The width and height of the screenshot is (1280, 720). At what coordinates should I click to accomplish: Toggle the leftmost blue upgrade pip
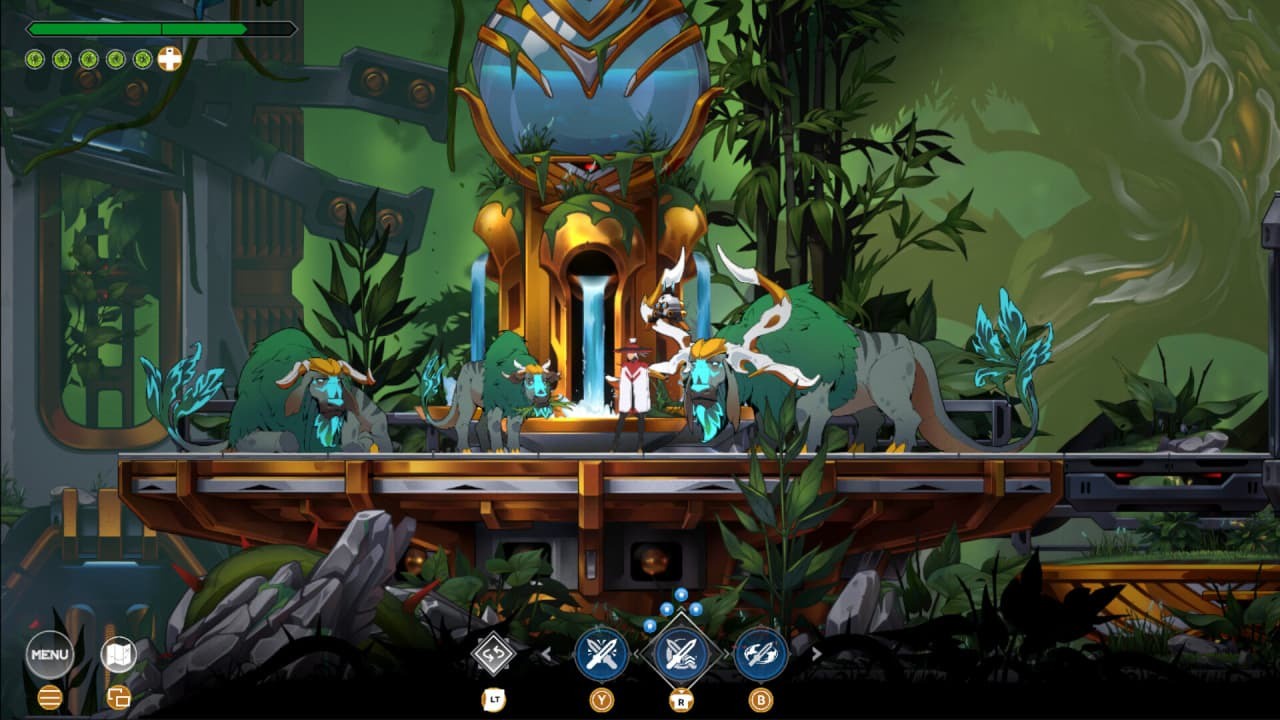click(649, 626)
